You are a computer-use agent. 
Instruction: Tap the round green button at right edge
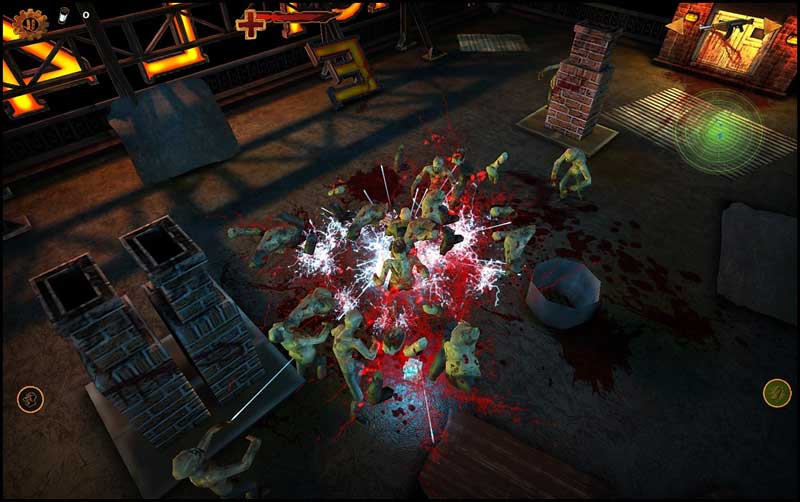[777, 393]
